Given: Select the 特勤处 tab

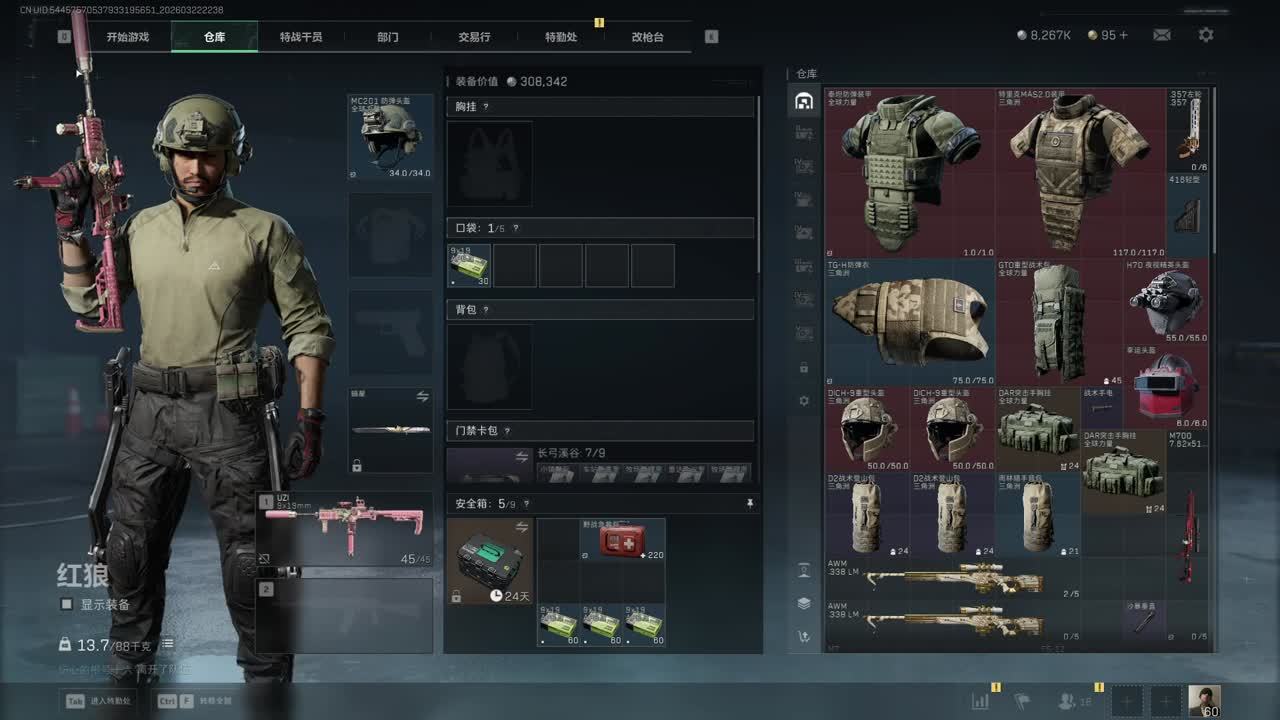Looking at the screenshot, I should (x=561, y=37).
